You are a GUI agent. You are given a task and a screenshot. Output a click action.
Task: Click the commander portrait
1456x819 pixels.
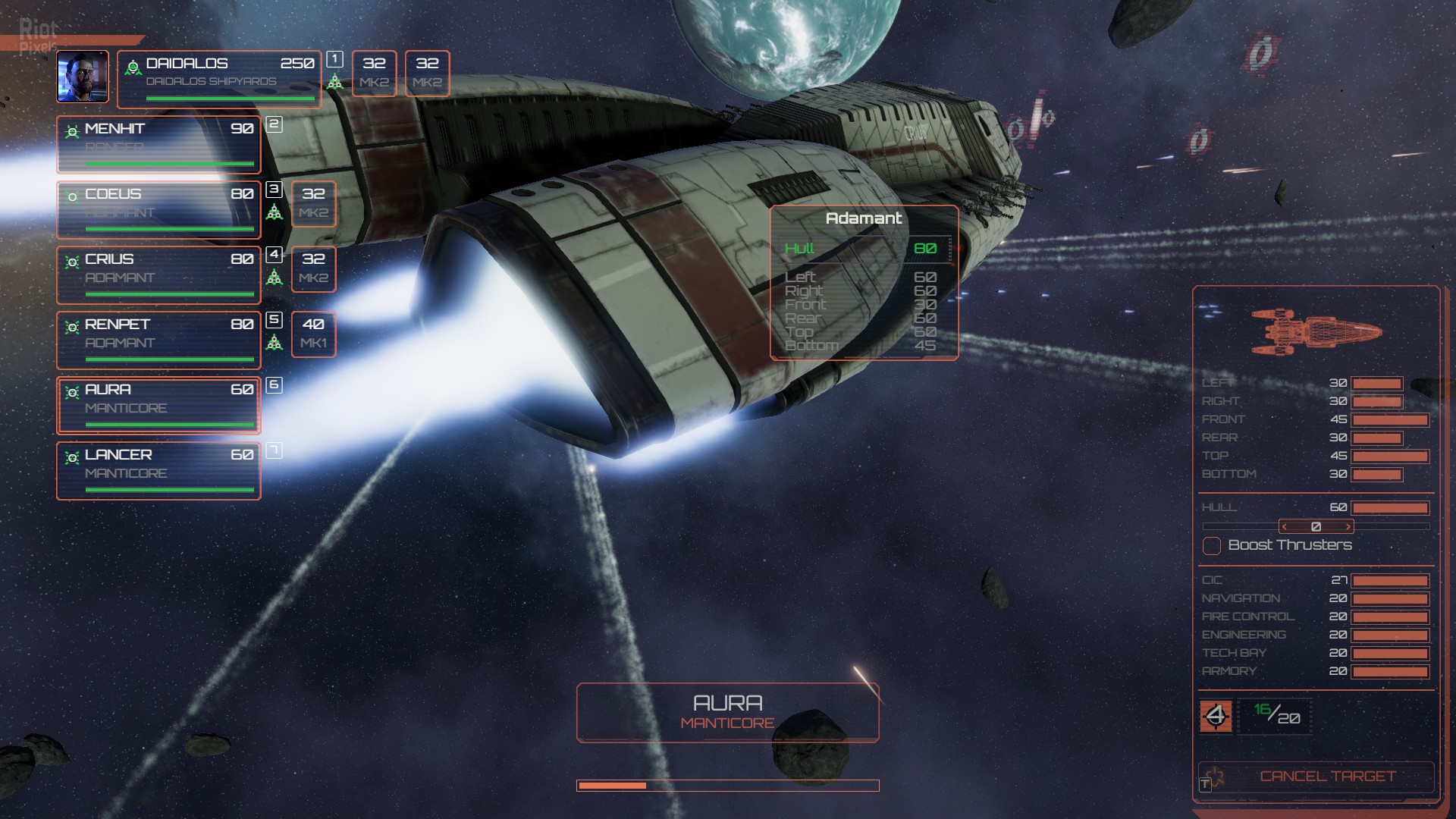pyautogui.click(x=83, y=77)
